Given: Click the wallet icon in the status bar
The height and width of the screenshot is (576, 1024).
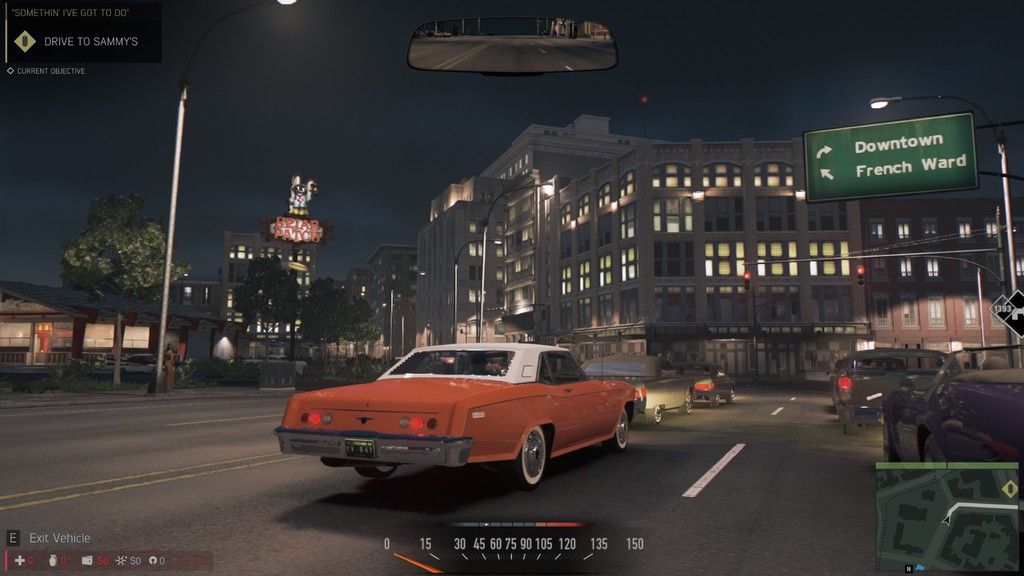Looking at the screenshot, I should (x=87, y=561).
